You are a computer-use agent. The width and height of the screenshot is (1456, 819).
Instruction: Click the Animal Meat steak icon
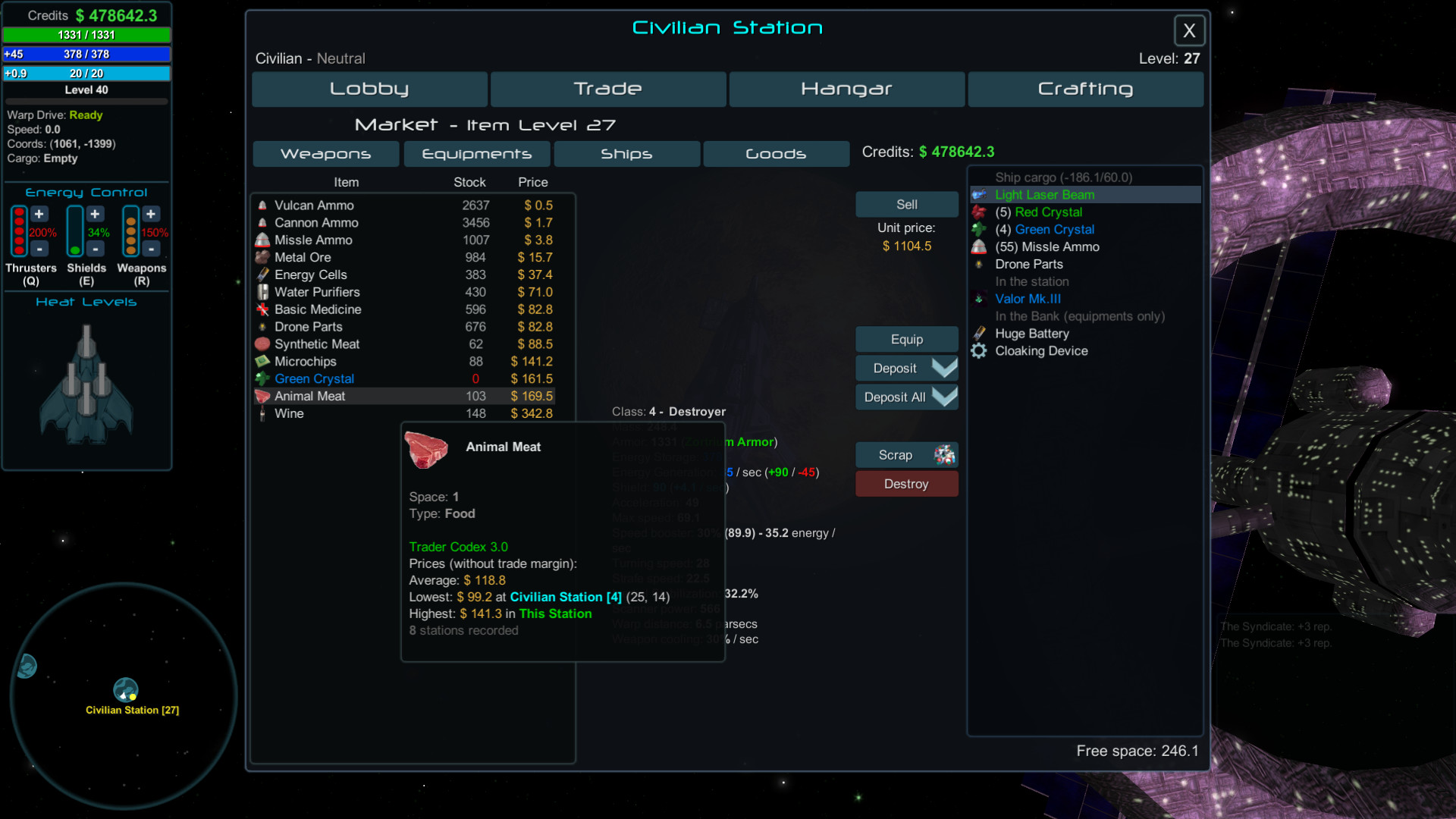262,396
